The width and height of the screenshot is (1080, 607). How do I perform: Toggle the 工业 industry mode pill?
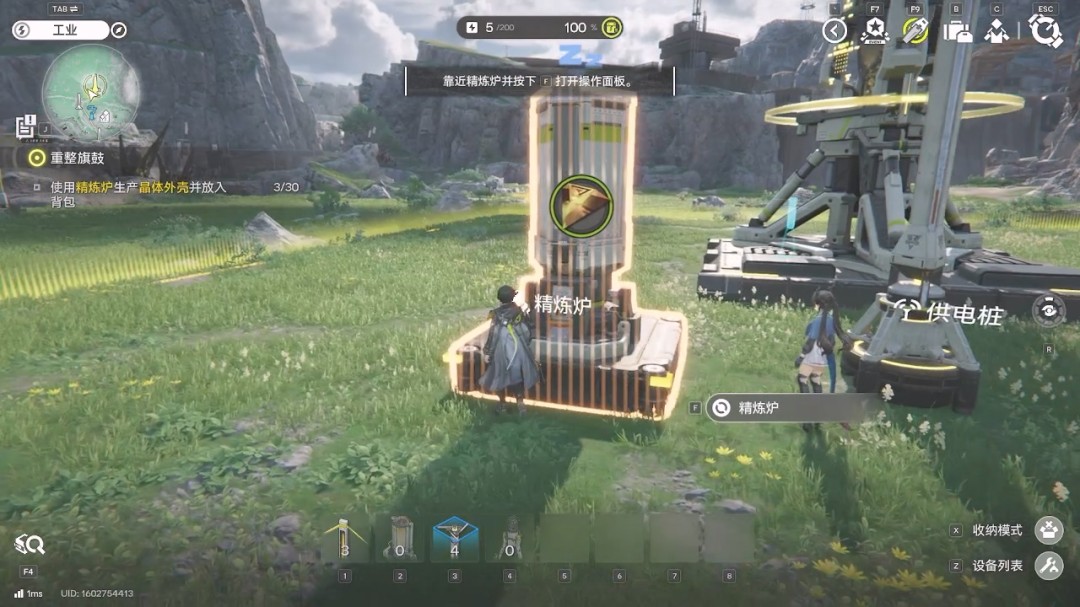coord(60,30)
